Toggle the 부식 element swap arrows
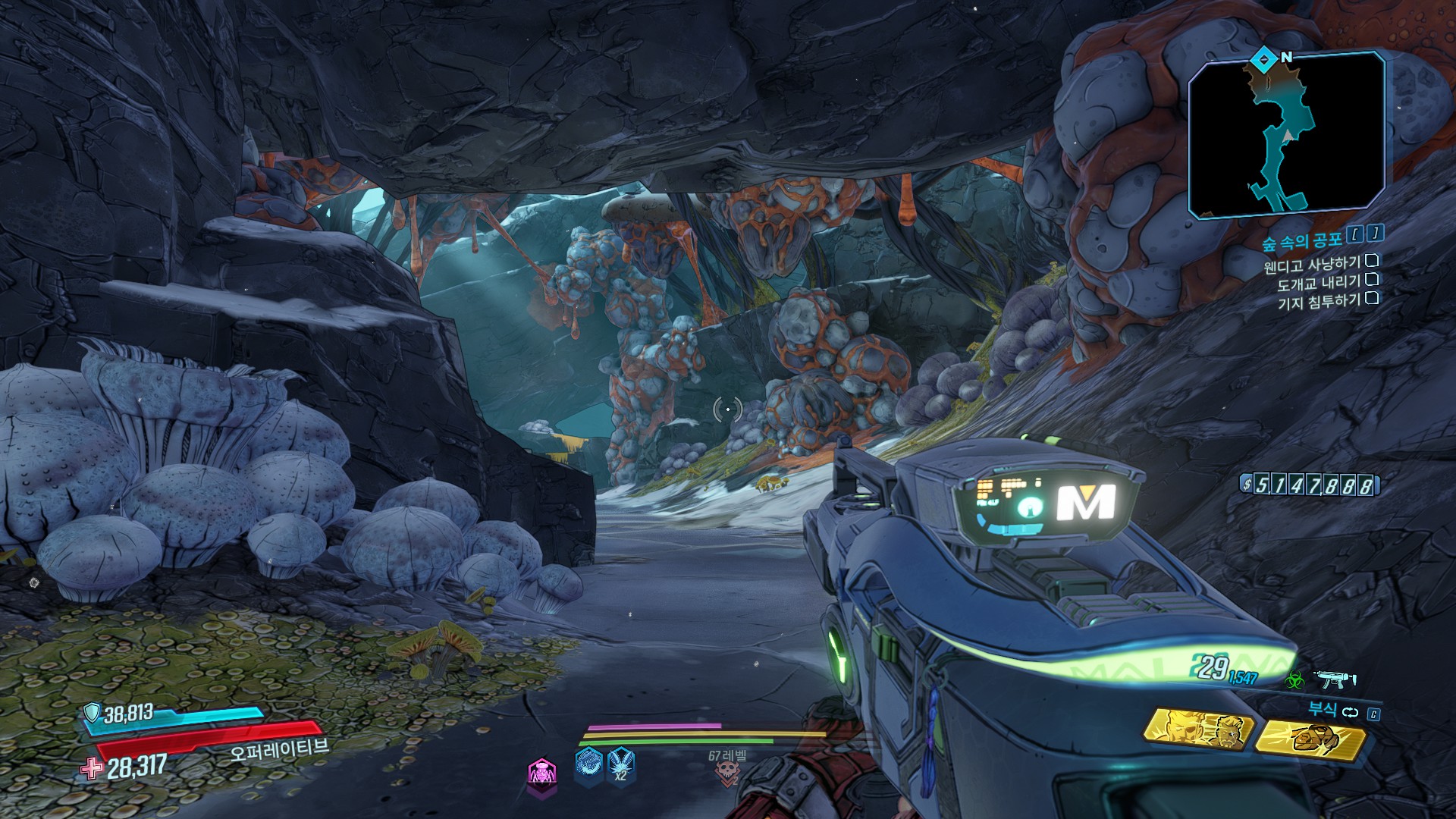Screen dimensions: 1456x819 1348,712
